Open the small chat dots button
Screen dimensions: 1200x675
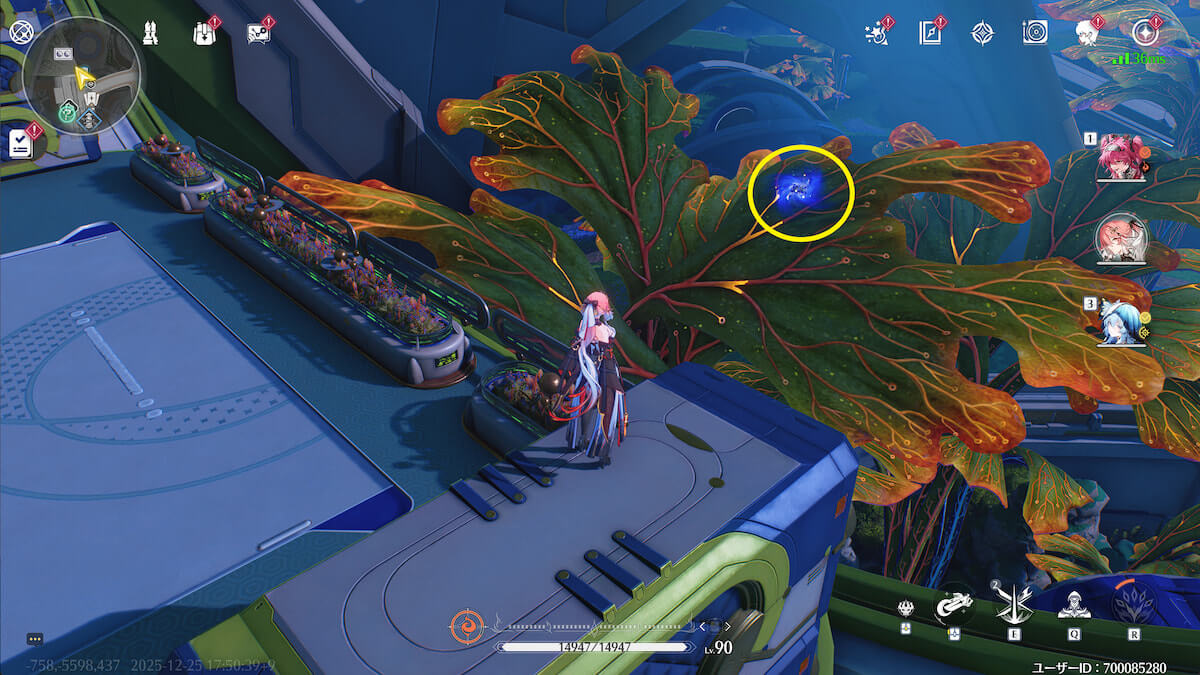pyautogui.click(x=35, y=639)
